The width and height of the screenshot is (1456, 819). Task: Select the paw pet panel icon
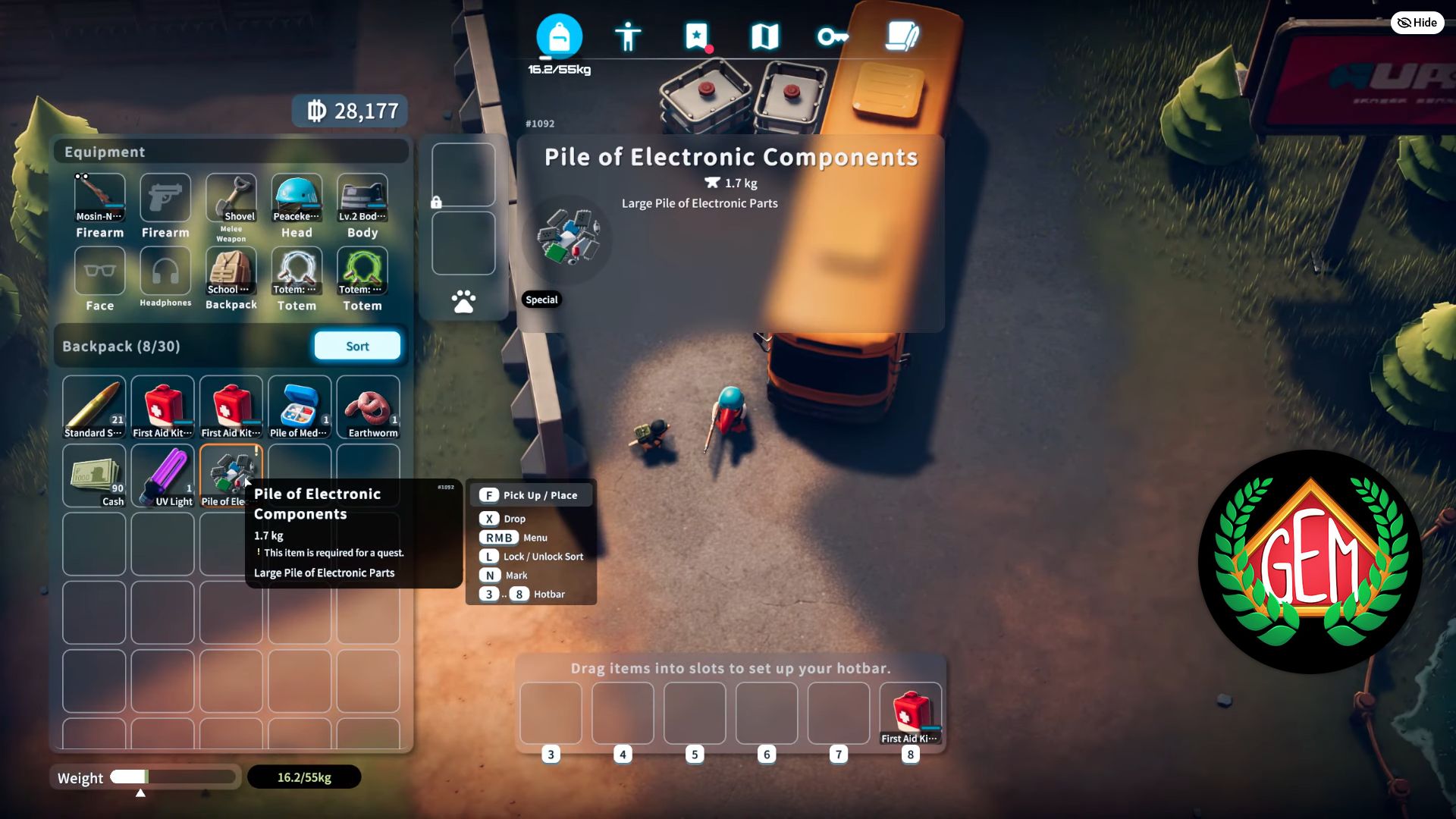[x=463, y=300]
